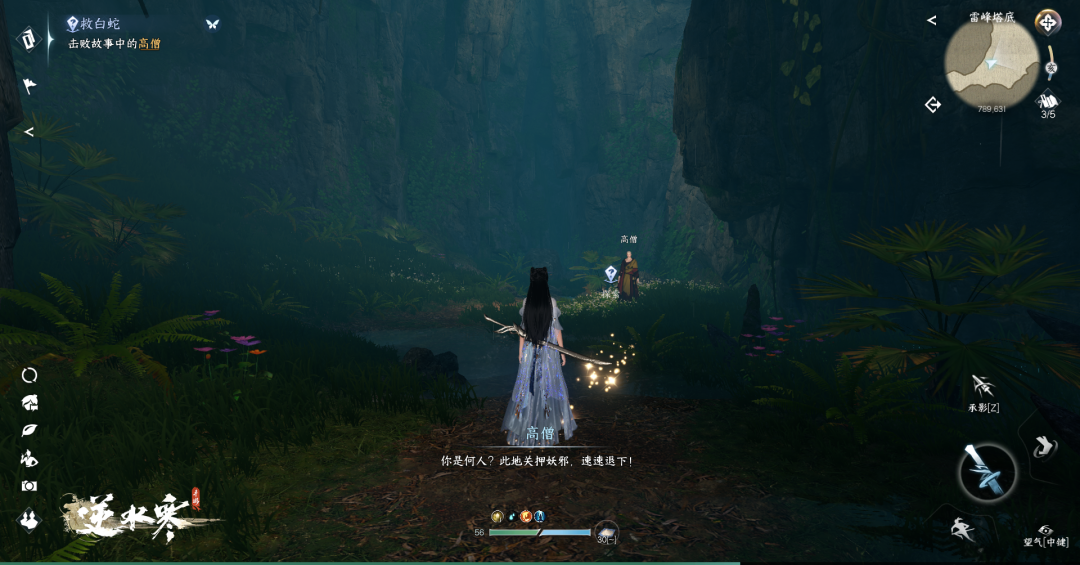
Task: Click the butterfly icon beside the quest
Action: 212,24
